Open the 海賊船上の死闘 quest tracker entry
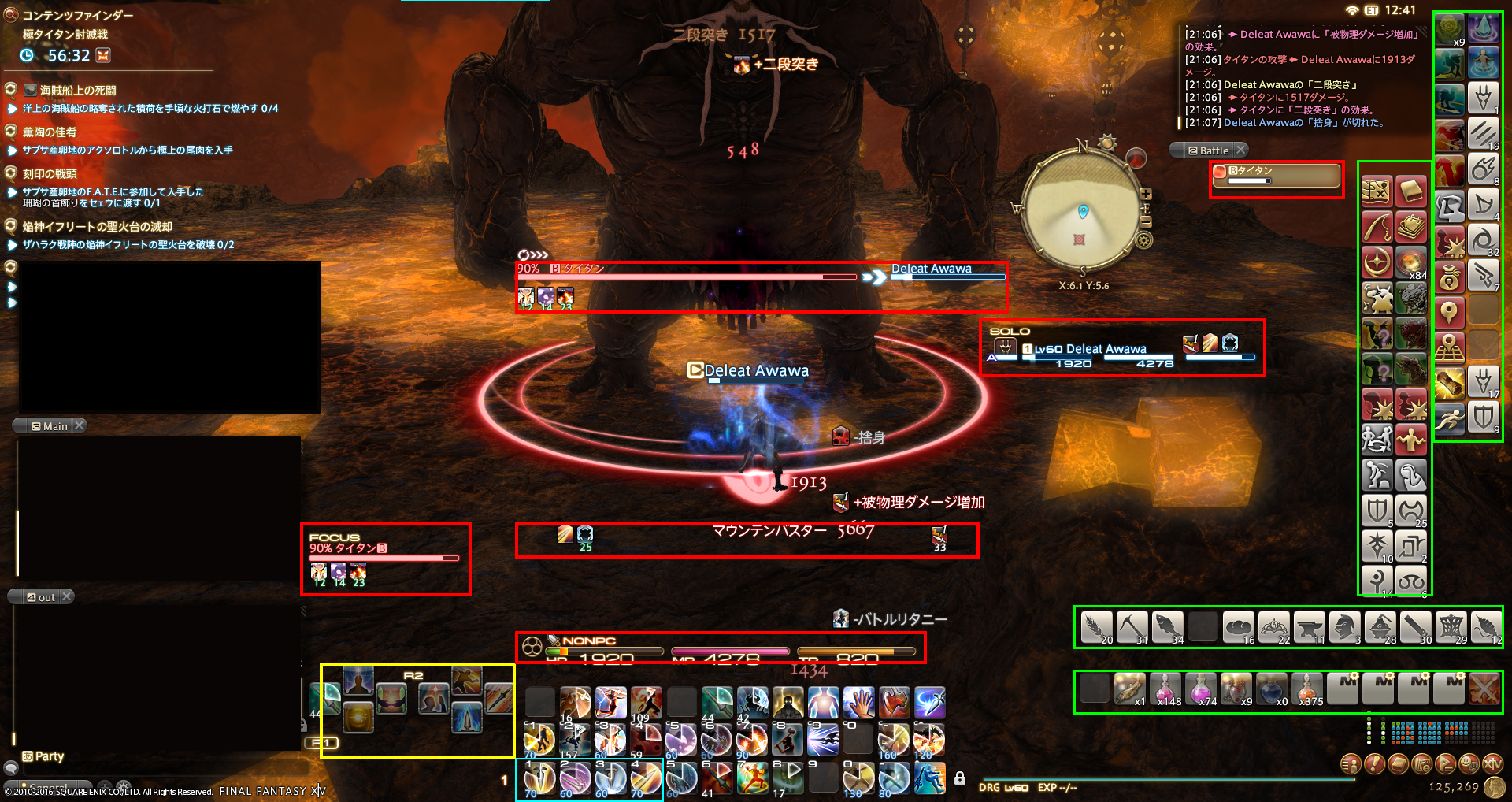The image size is (1512, 802). [78, 90]
